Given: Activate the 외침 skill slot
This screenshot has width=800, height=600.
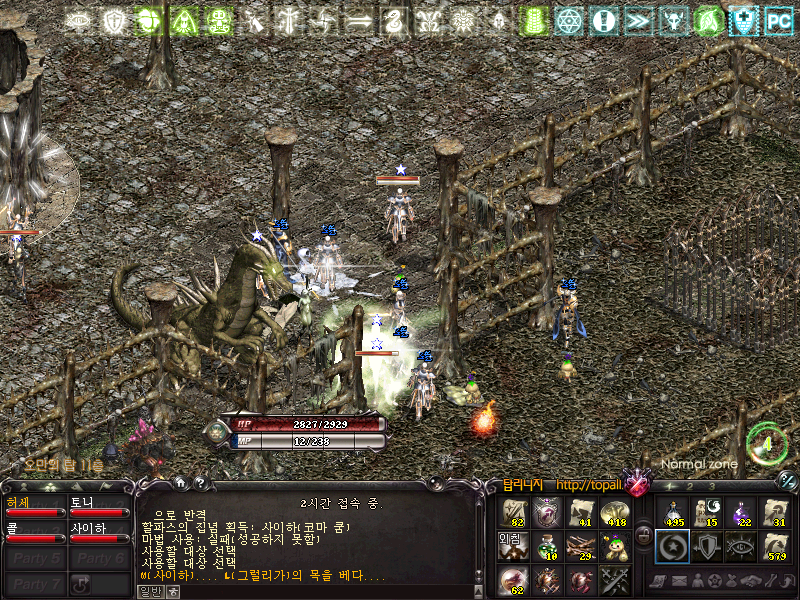Looking at the screenshot, I should 512,546.
